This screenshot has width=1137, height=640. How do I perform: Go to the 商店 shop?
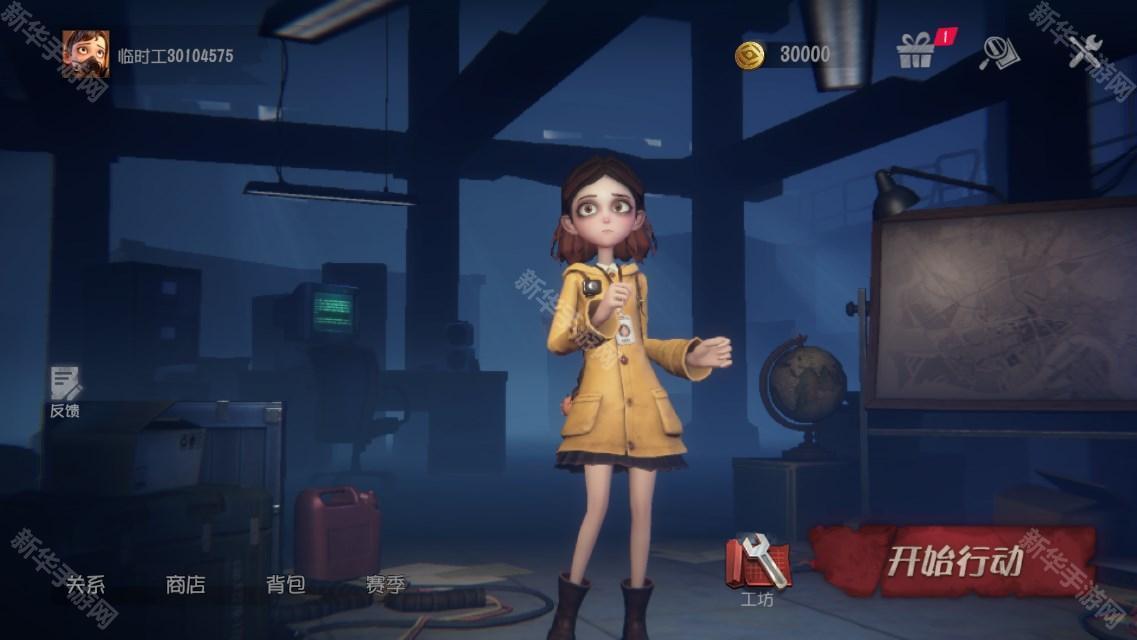coord(185,585)
